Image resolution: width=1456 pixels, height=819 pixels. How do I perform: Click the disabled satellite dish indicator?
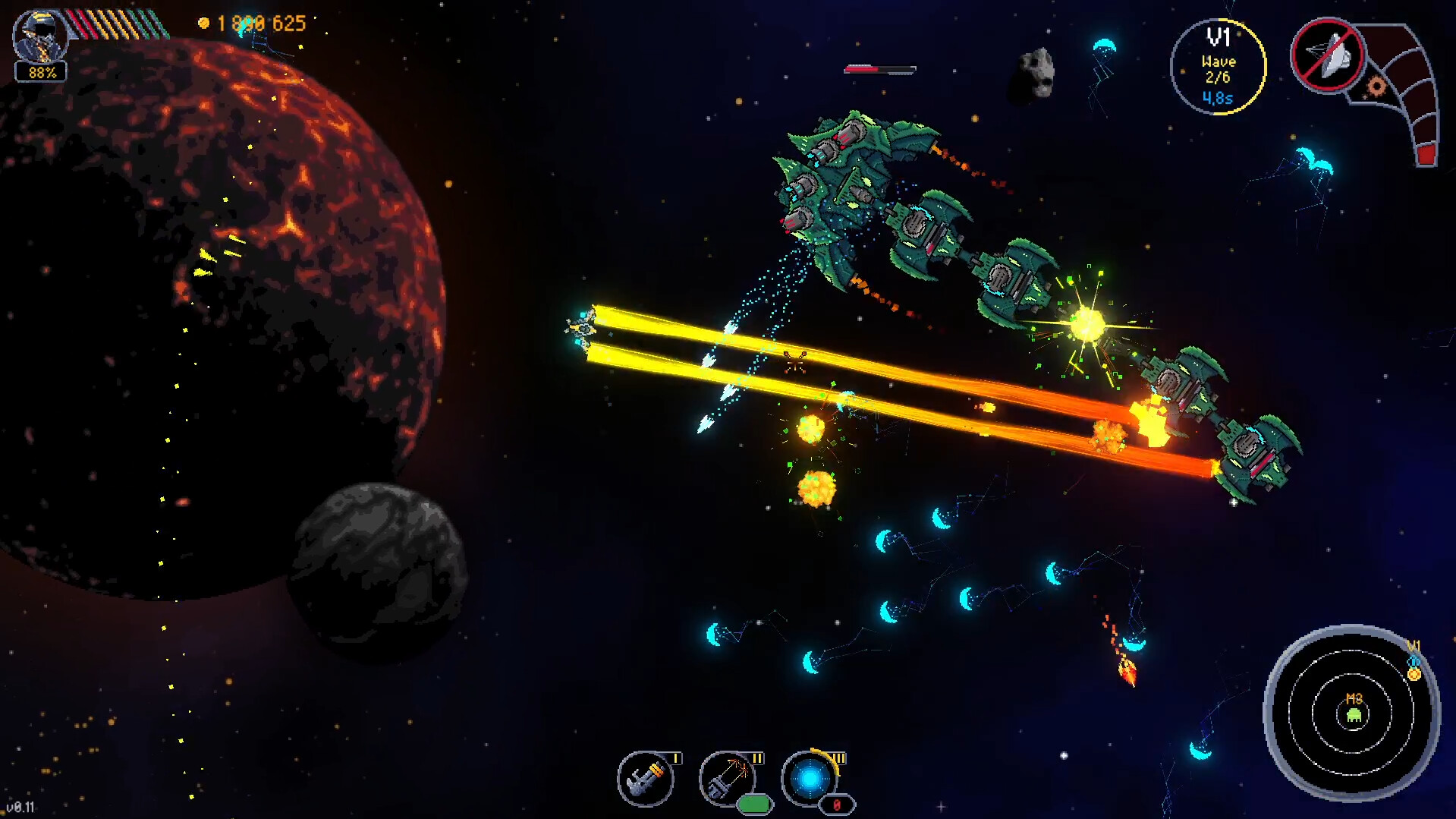click(1329, 56)
